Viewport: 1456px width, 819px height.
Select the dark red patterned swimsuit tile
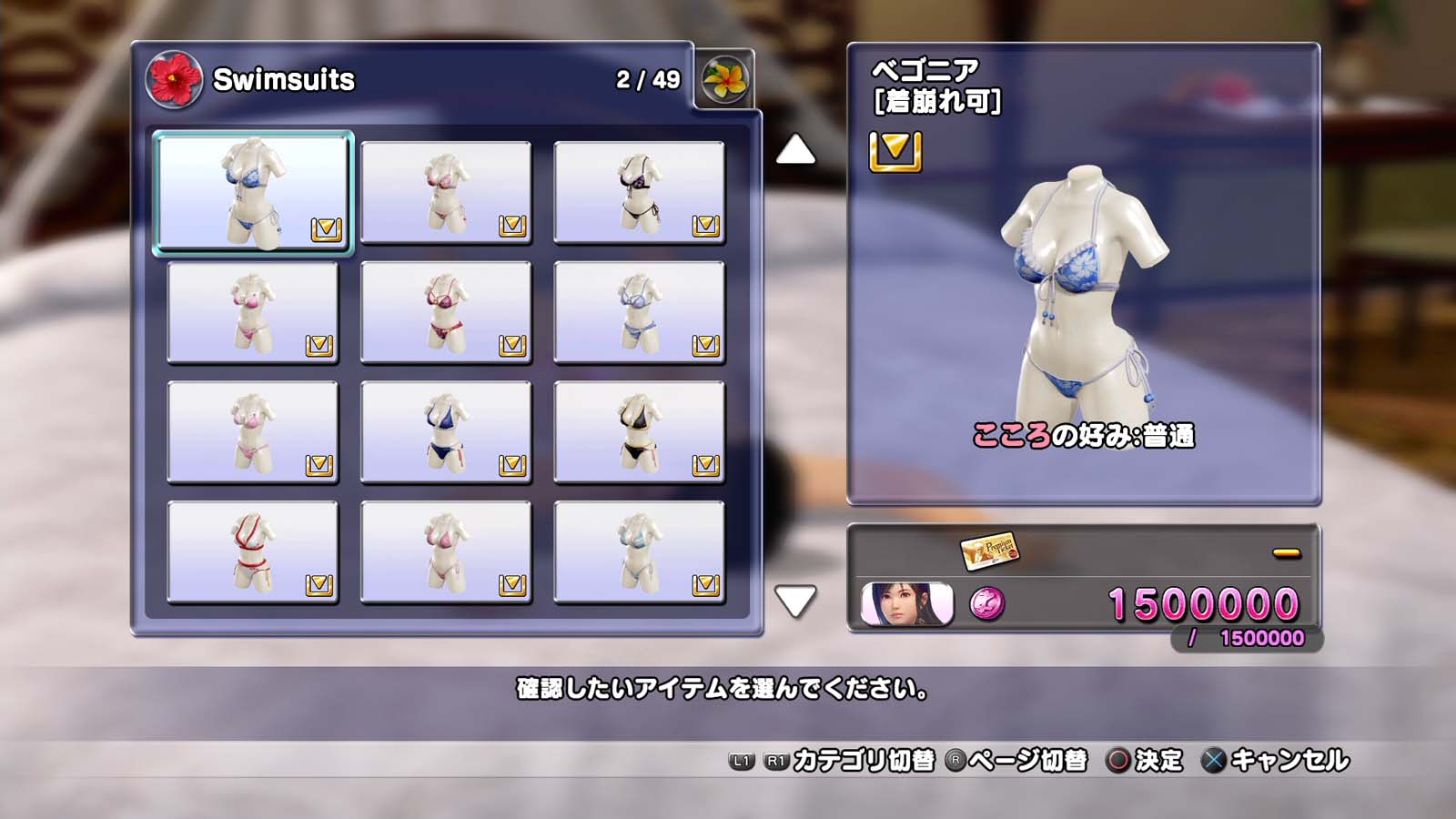pos(446,312)
